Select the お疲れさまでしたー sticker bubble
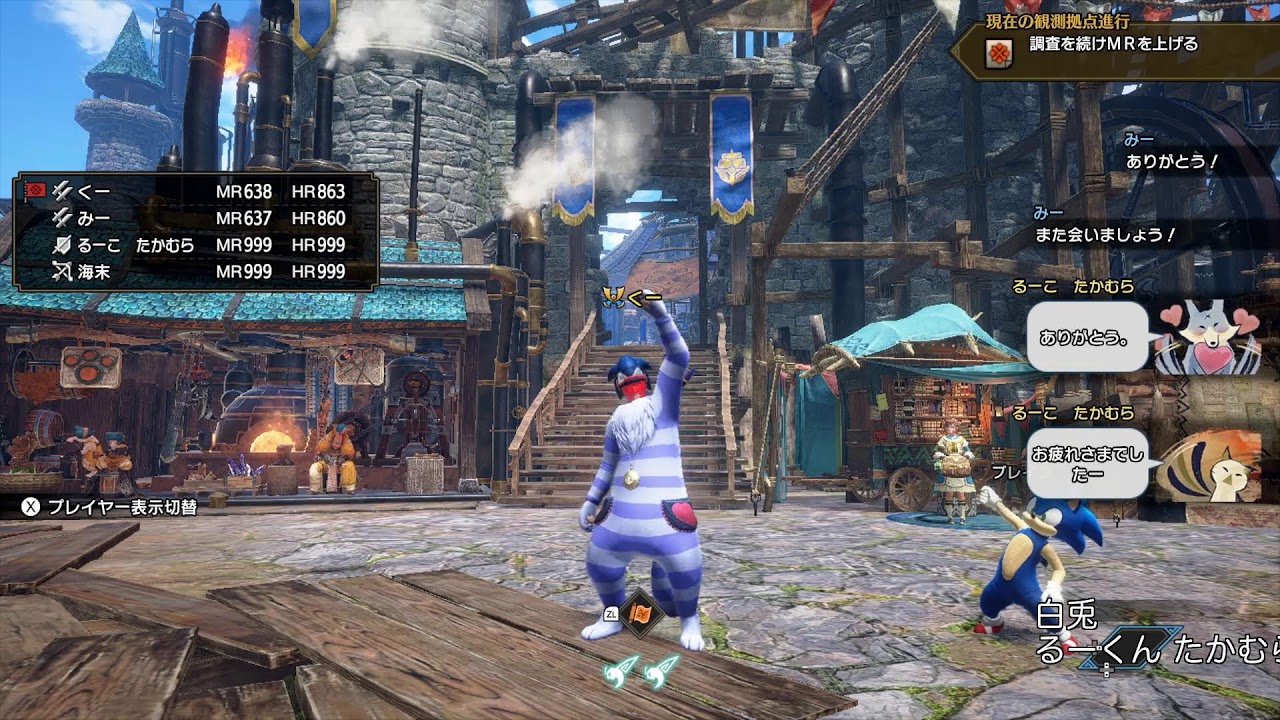The height and width of the screenshot is (720, 1280). [1088, 462]
